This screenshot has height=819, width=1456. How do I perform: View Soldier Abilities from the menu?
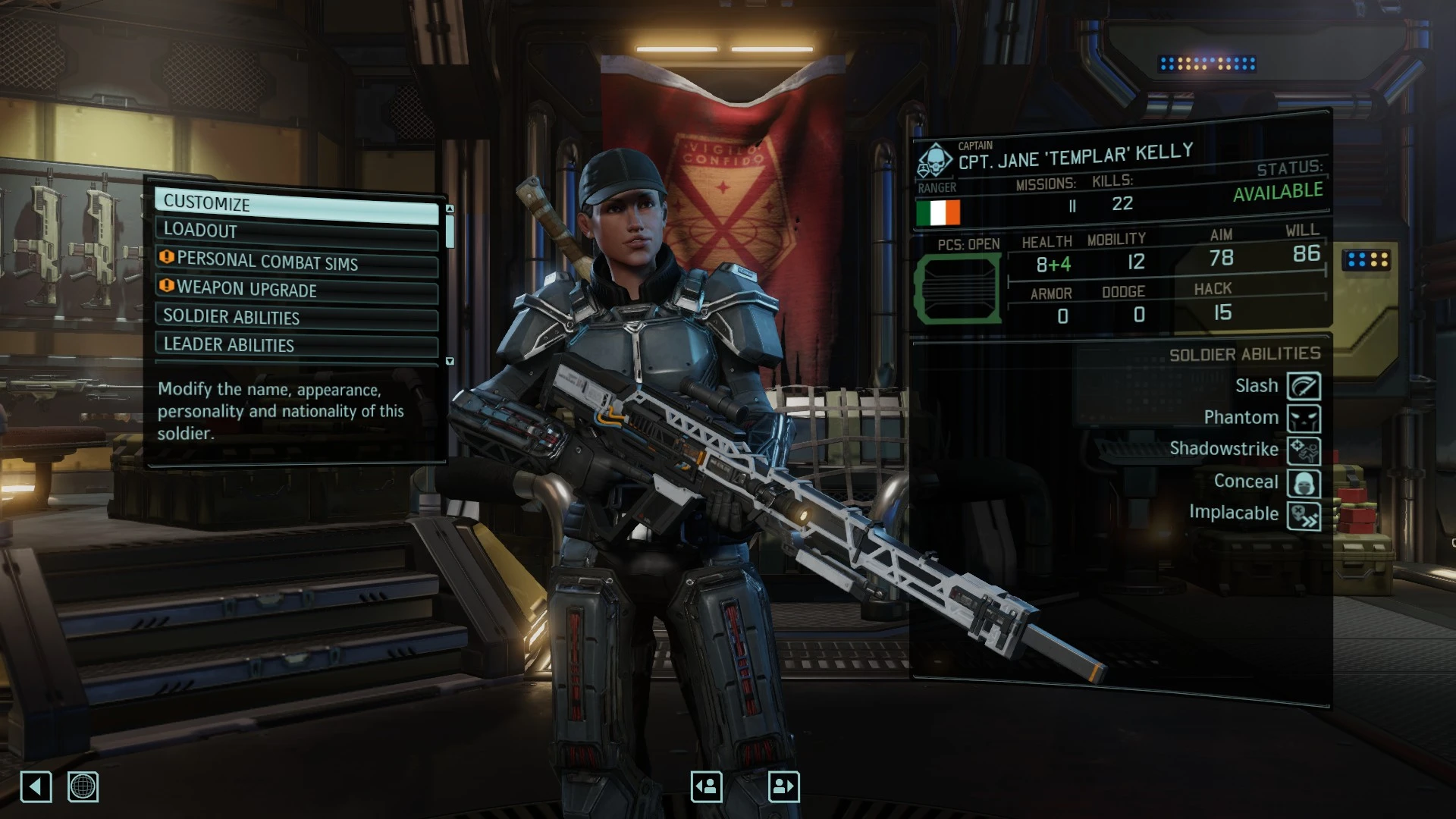[x=296, y=317]
